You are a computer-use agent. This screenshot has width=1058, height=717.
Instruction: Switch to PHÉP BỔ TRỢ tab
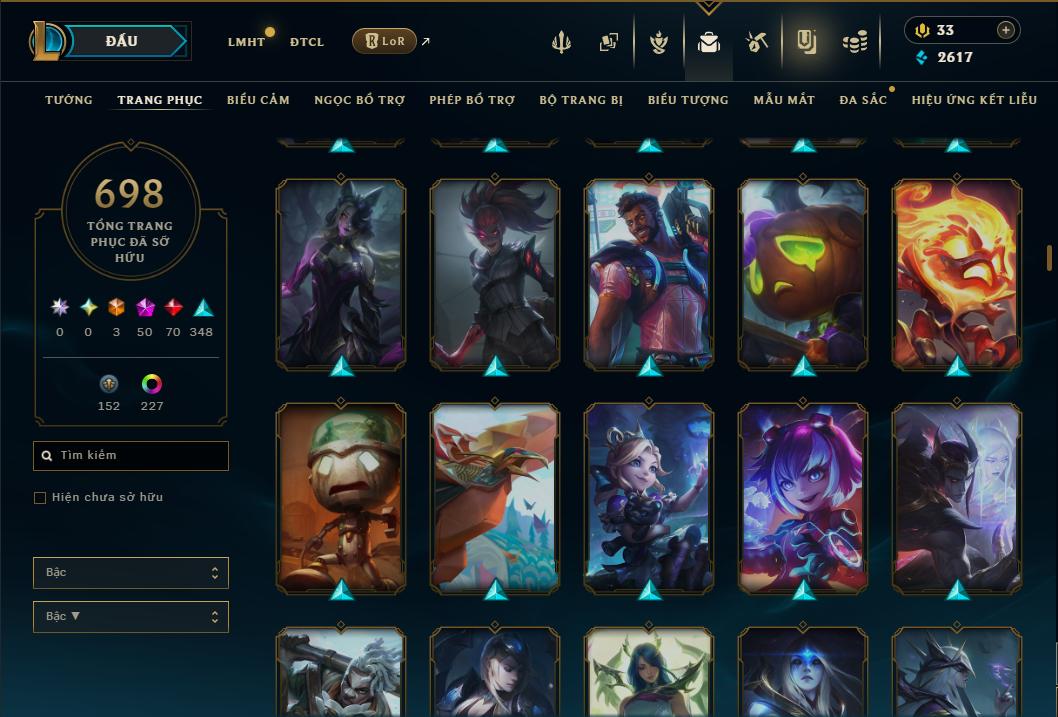click(x=472, y=100)
